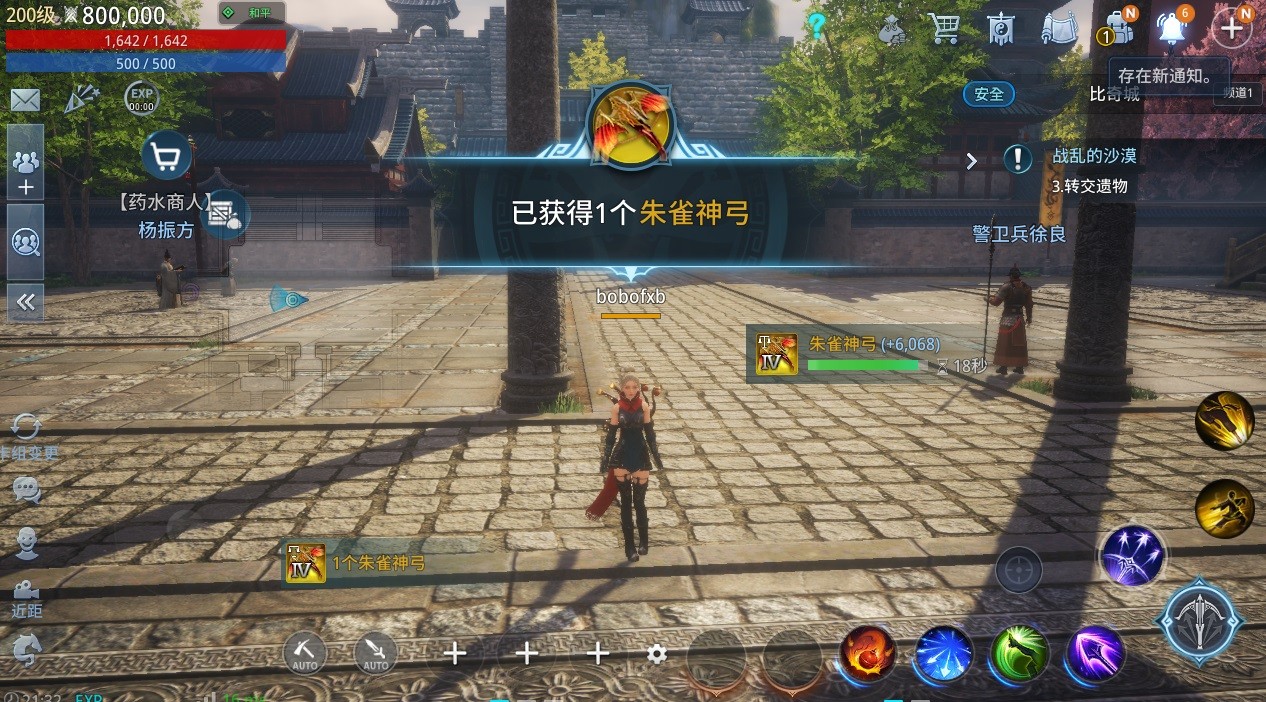
Task: Collapse the left panel with double arrow
Action: pos(26,302)
